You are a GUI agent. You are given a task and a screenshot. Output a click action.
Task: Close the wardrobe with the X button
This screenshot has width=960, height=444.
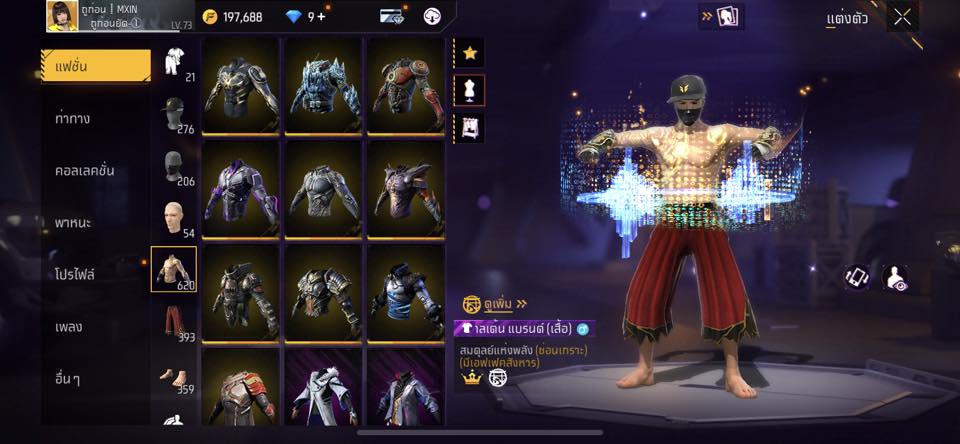pos(903,17)
